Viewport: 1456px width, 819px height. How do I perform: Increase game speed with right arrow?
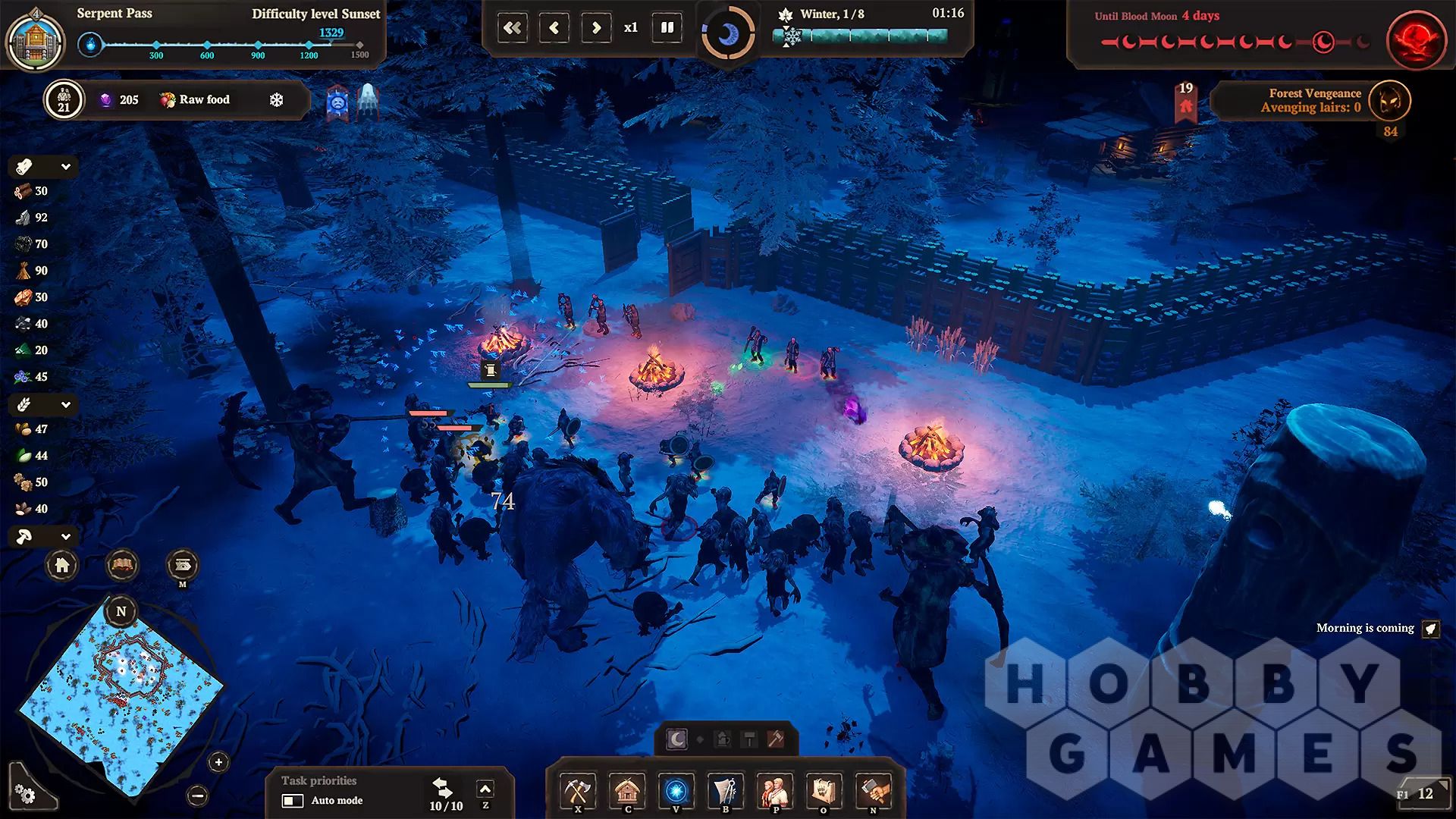tap(596, 28)
